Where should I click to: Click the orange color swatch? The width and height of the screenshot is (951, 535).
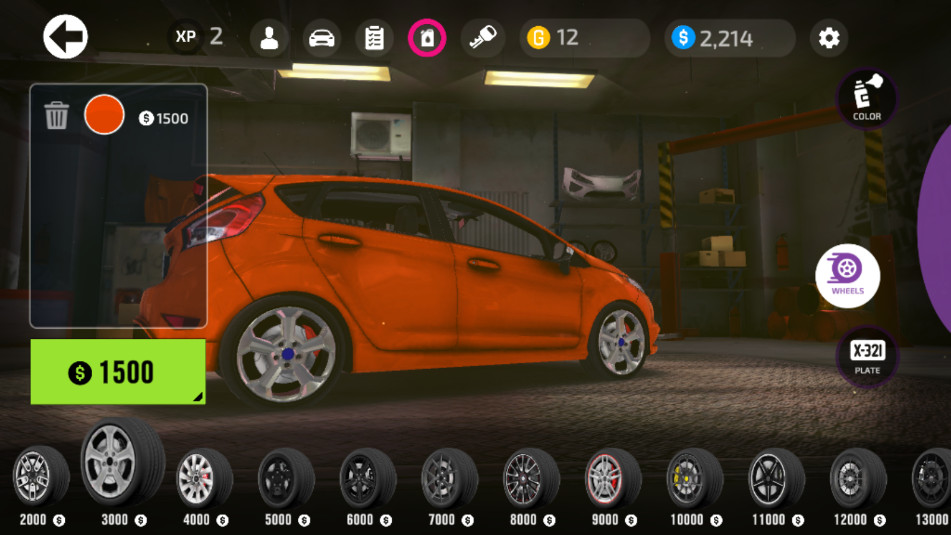point(104,115)
